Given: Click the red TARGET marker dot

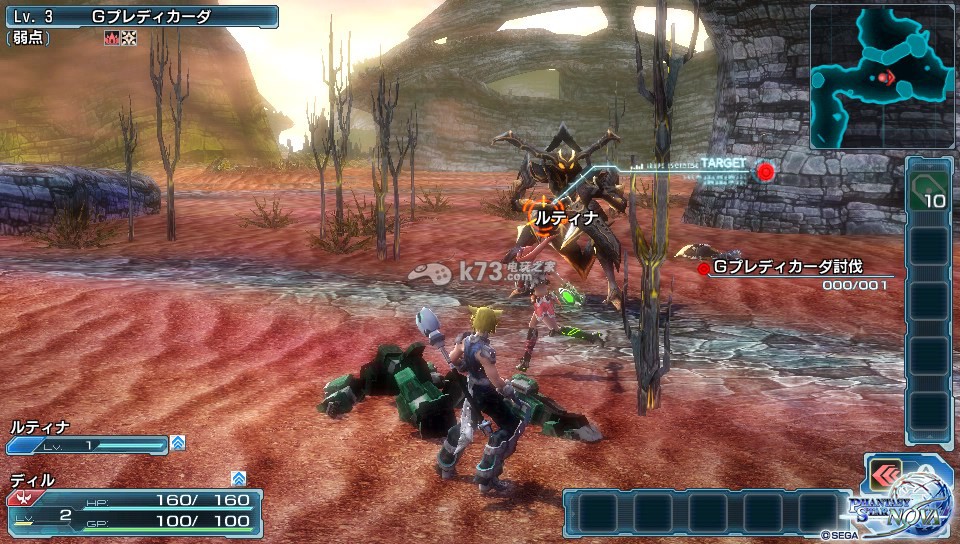Looking at the screenshot, I should click(766, 171).
